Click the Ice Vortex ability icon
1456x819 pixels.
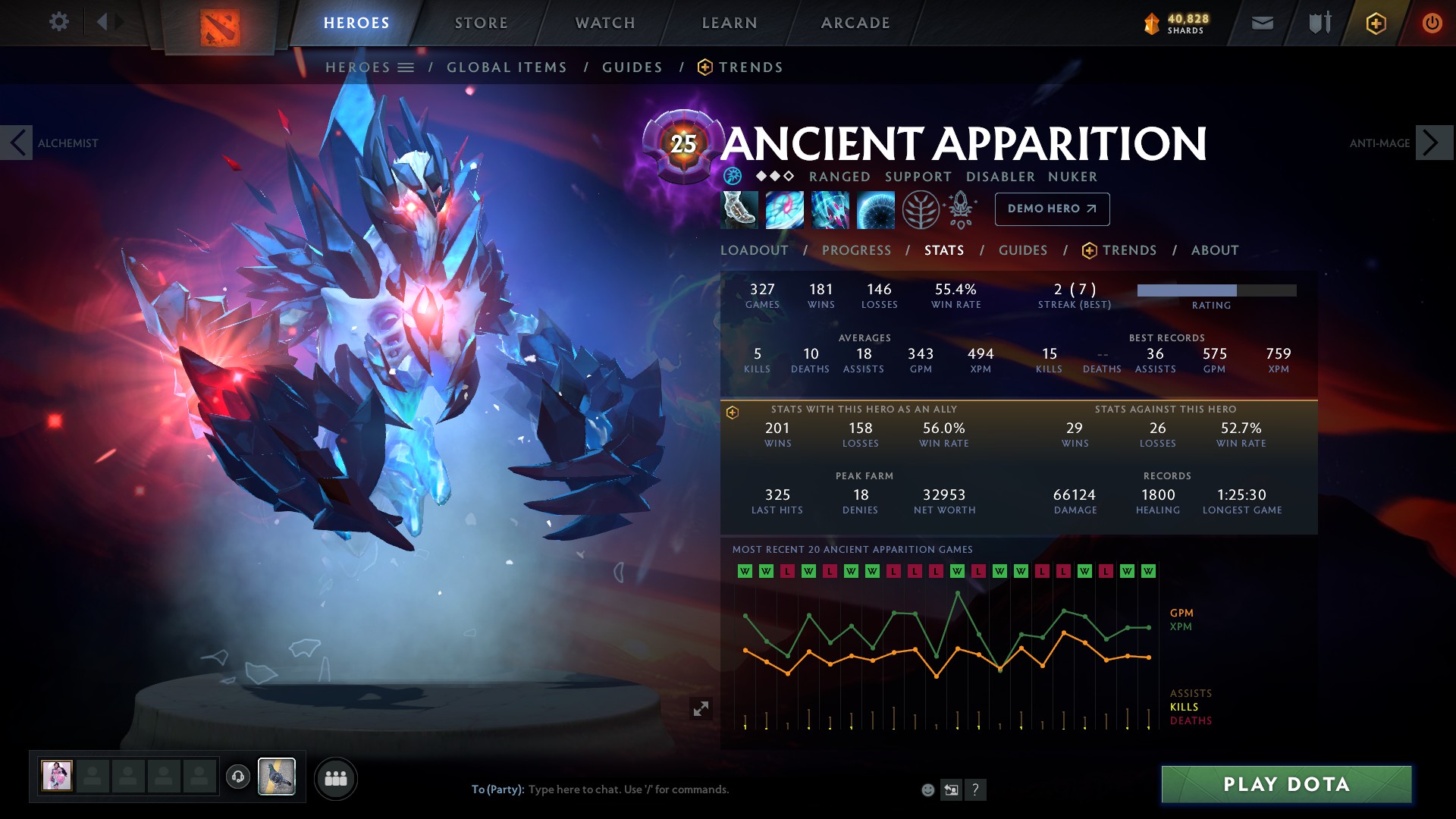(785, 210)
